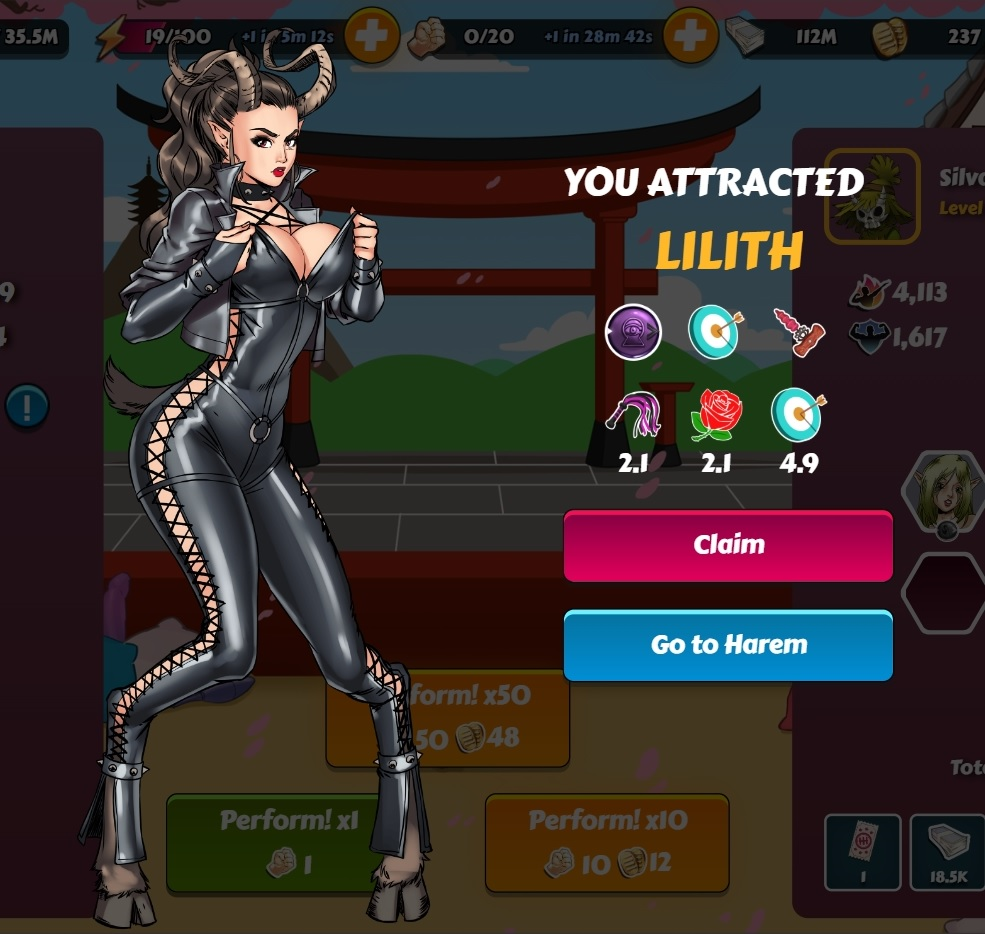Inspect the purple skull class icon
985x934 pixels.
tap(633, 332)
